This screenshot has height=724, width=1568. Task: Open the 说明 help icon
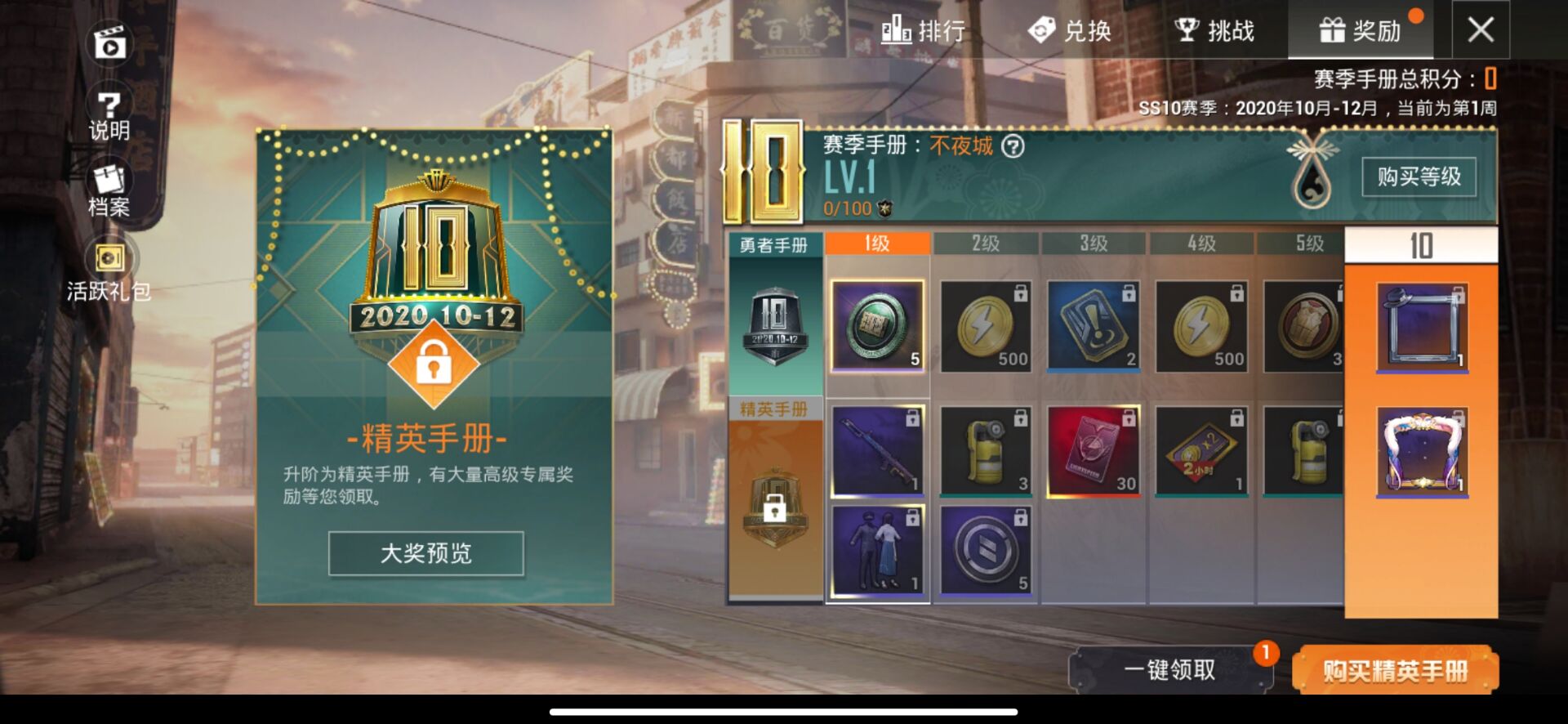(x=109, y=115)
